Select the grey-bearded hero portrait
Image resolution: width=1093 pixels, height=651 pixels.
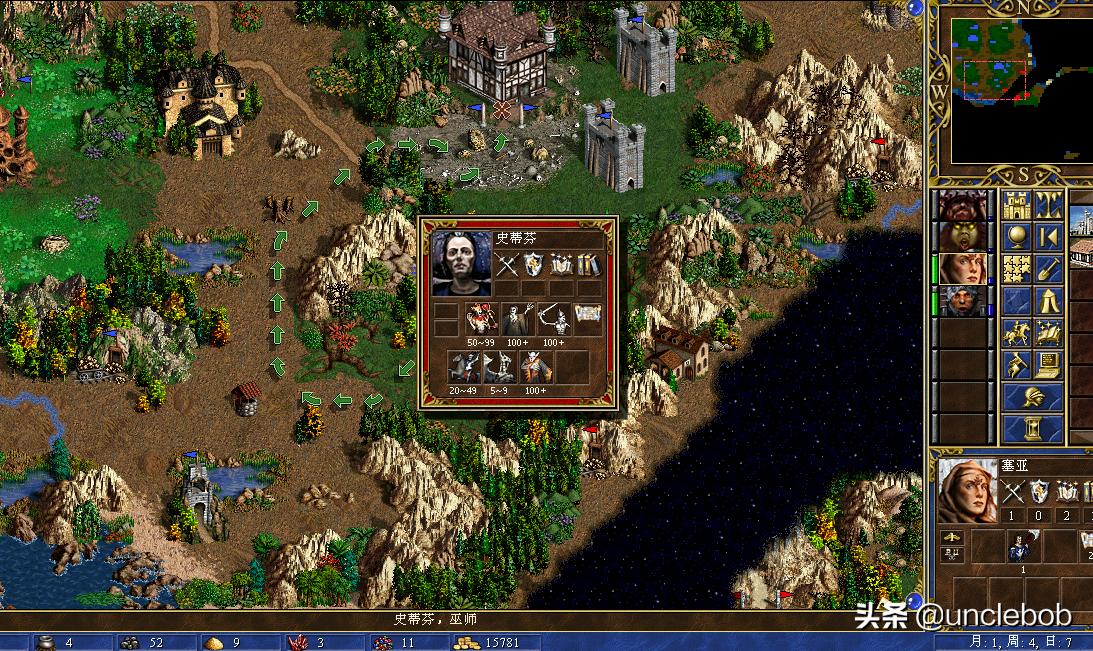[x=962, y=302]
